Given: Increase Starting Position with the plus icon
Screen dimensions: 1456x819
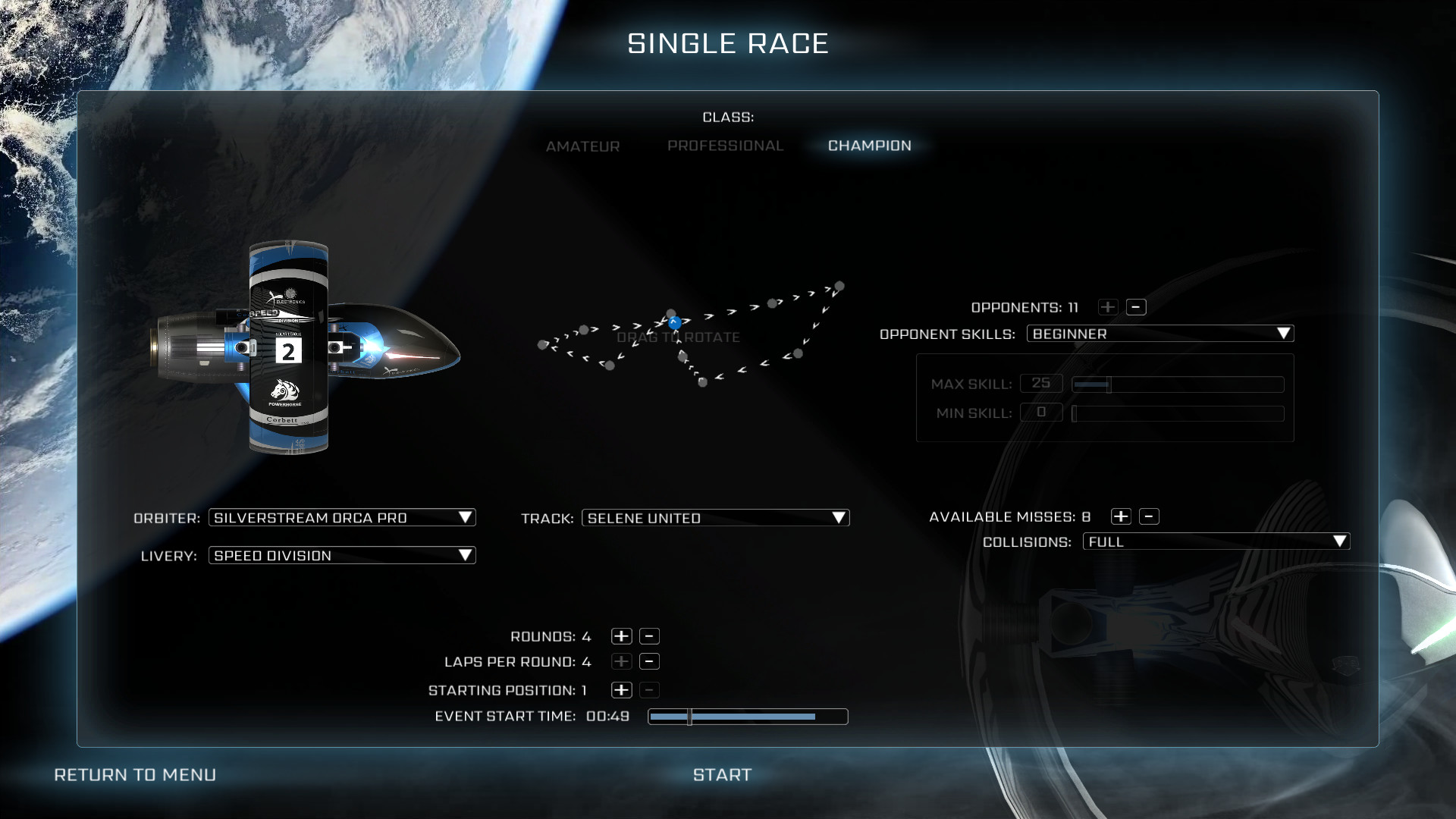Looking at the screenshot, I should [x=622, y=690].
